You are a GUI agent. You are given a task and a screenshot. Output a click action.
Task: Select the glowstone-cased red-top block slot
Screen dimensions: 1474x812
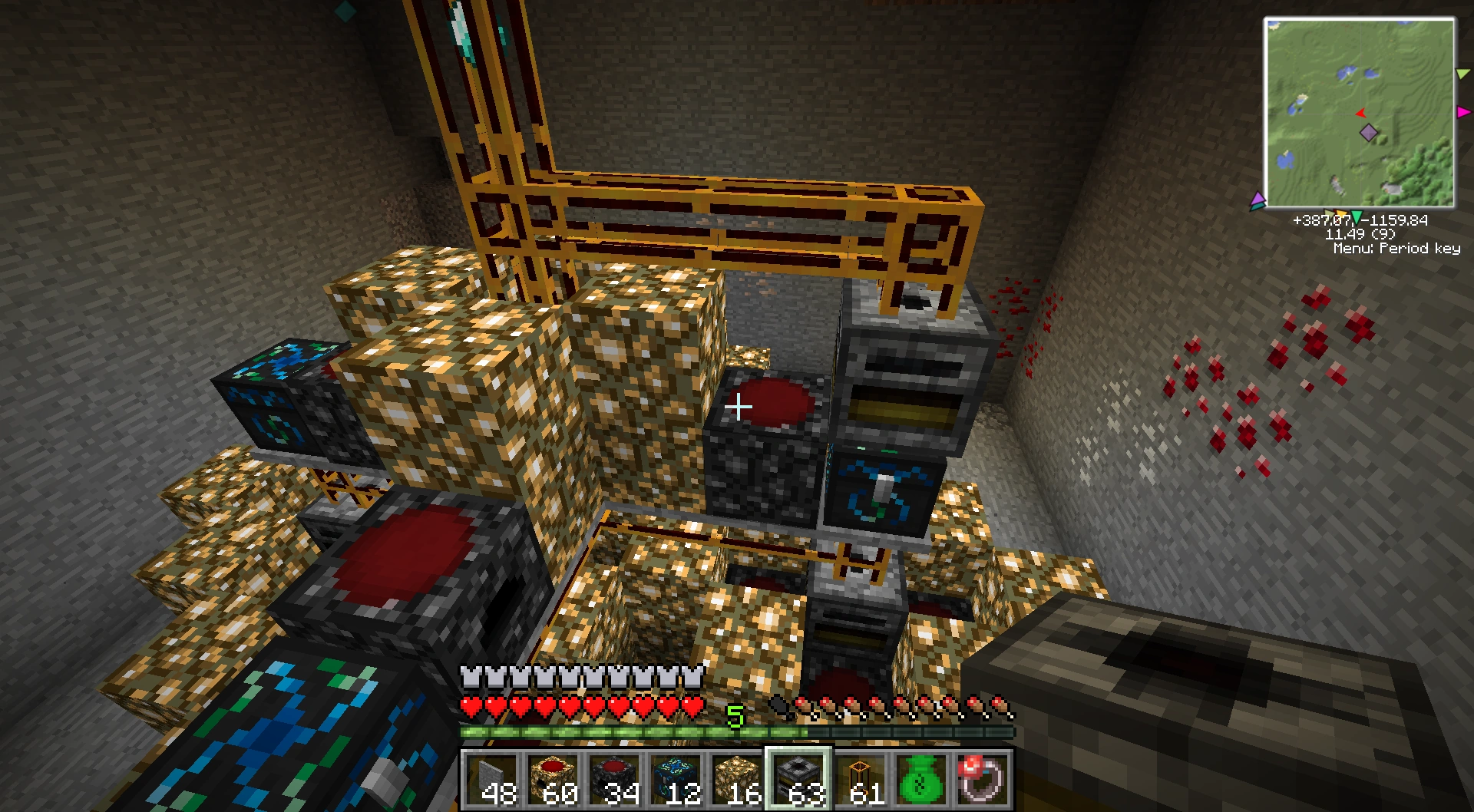pos(553,780)
